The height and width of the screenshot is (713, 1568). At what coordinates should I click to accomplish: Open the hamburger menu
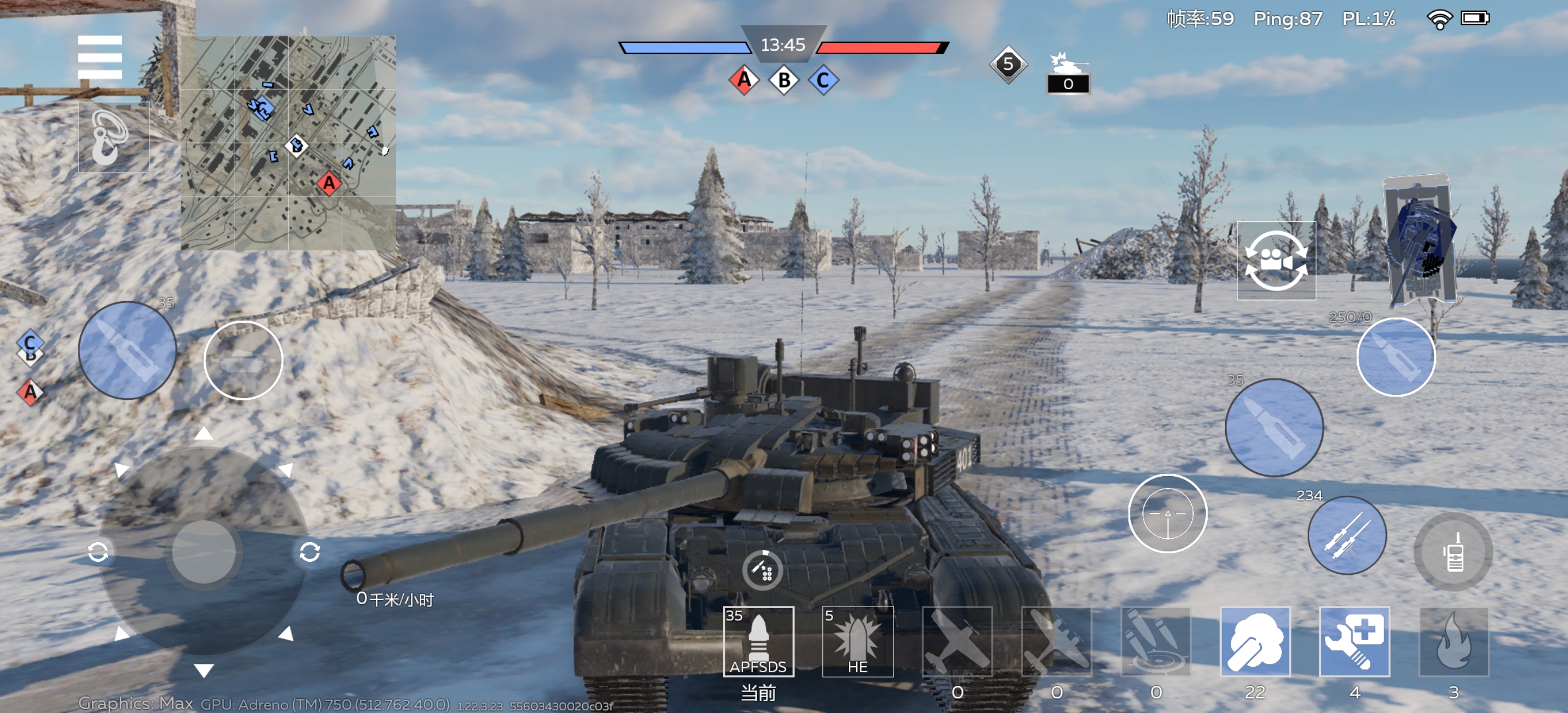100,57
